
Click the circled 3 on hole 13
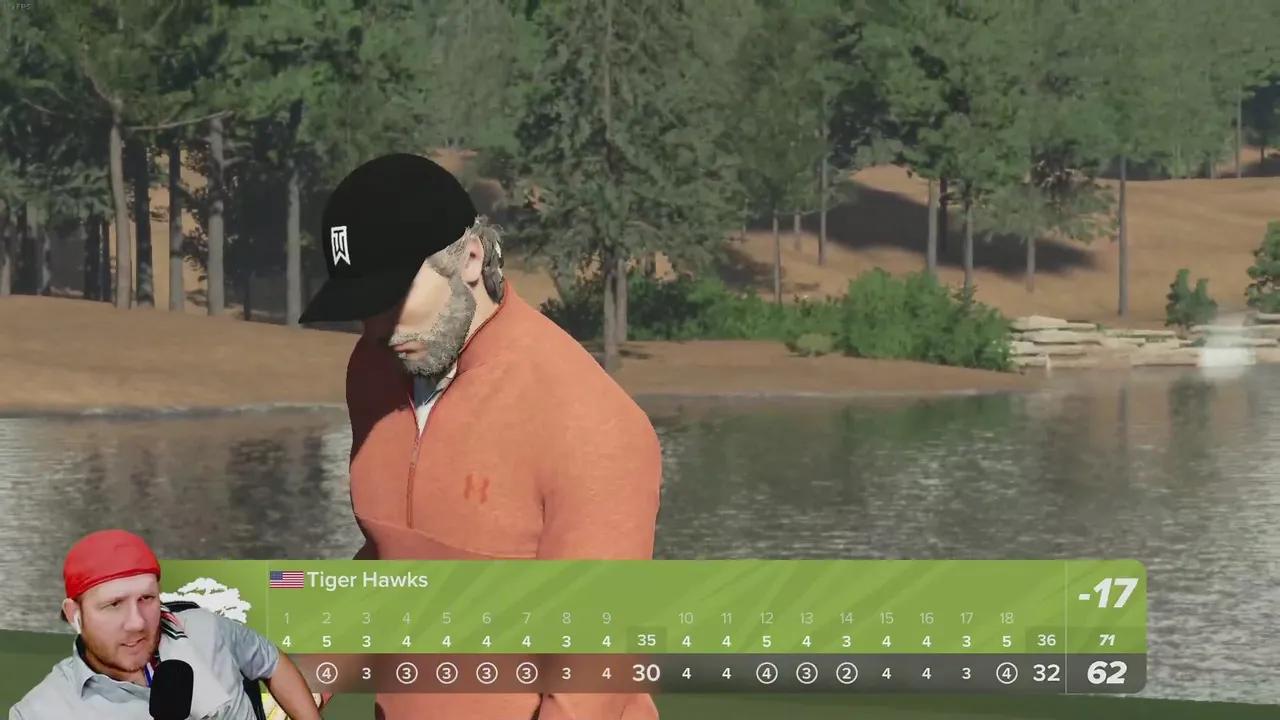coord(806,673)
